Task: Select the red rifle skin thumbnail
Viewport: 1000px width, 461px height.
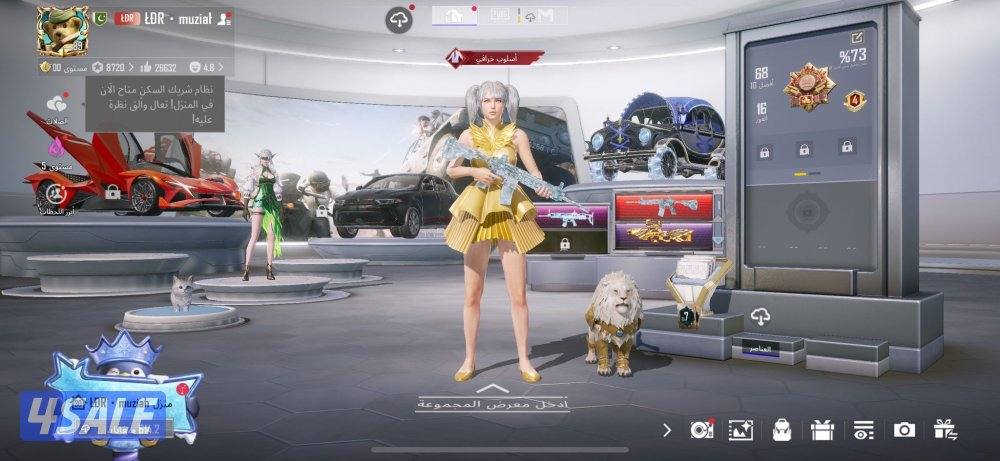Action: (x=664, y=206)
